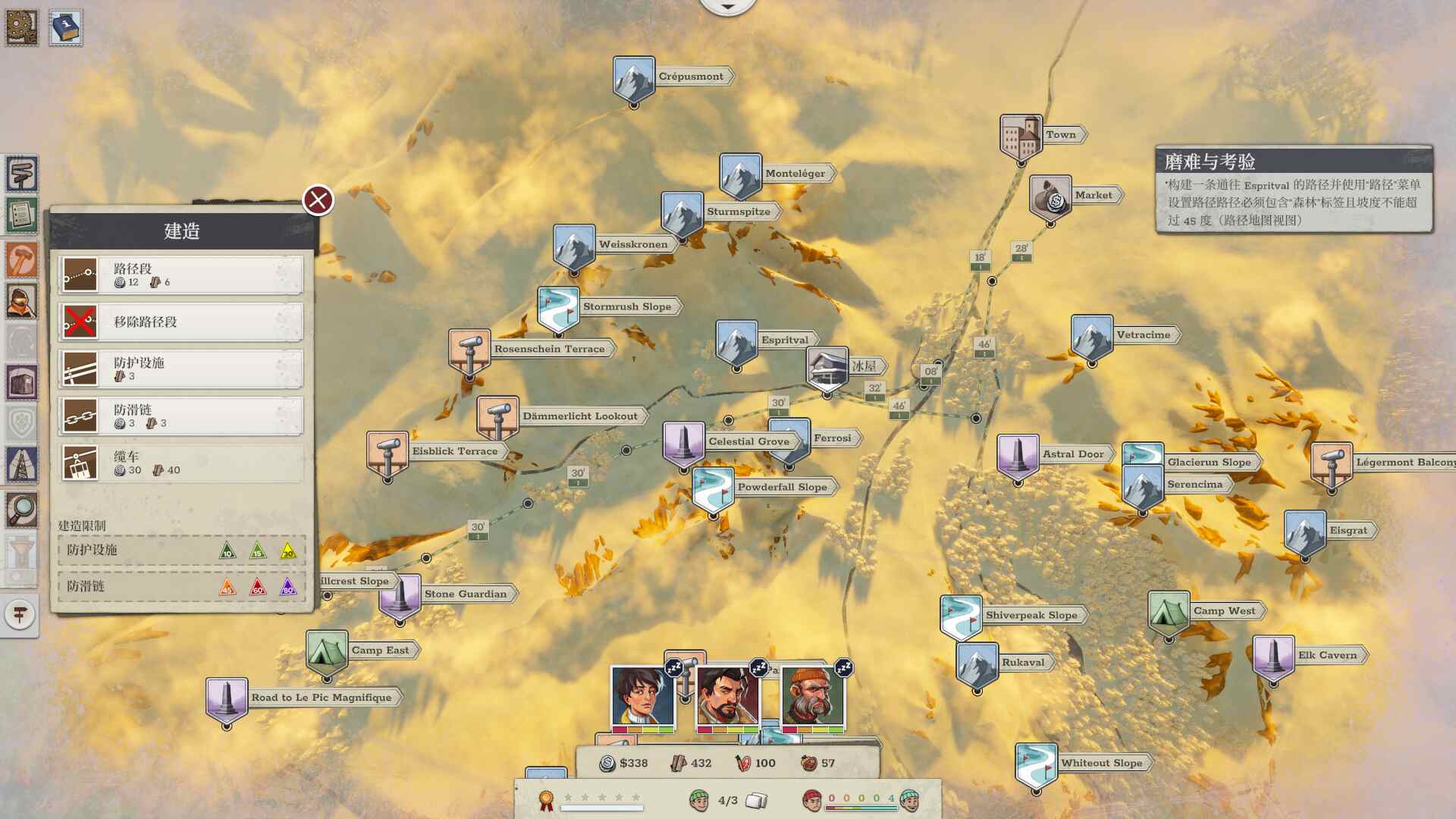Click the 45-degree slope limit triangle
Viewport: 1456px width, 819px height.
tap(227, 588)
